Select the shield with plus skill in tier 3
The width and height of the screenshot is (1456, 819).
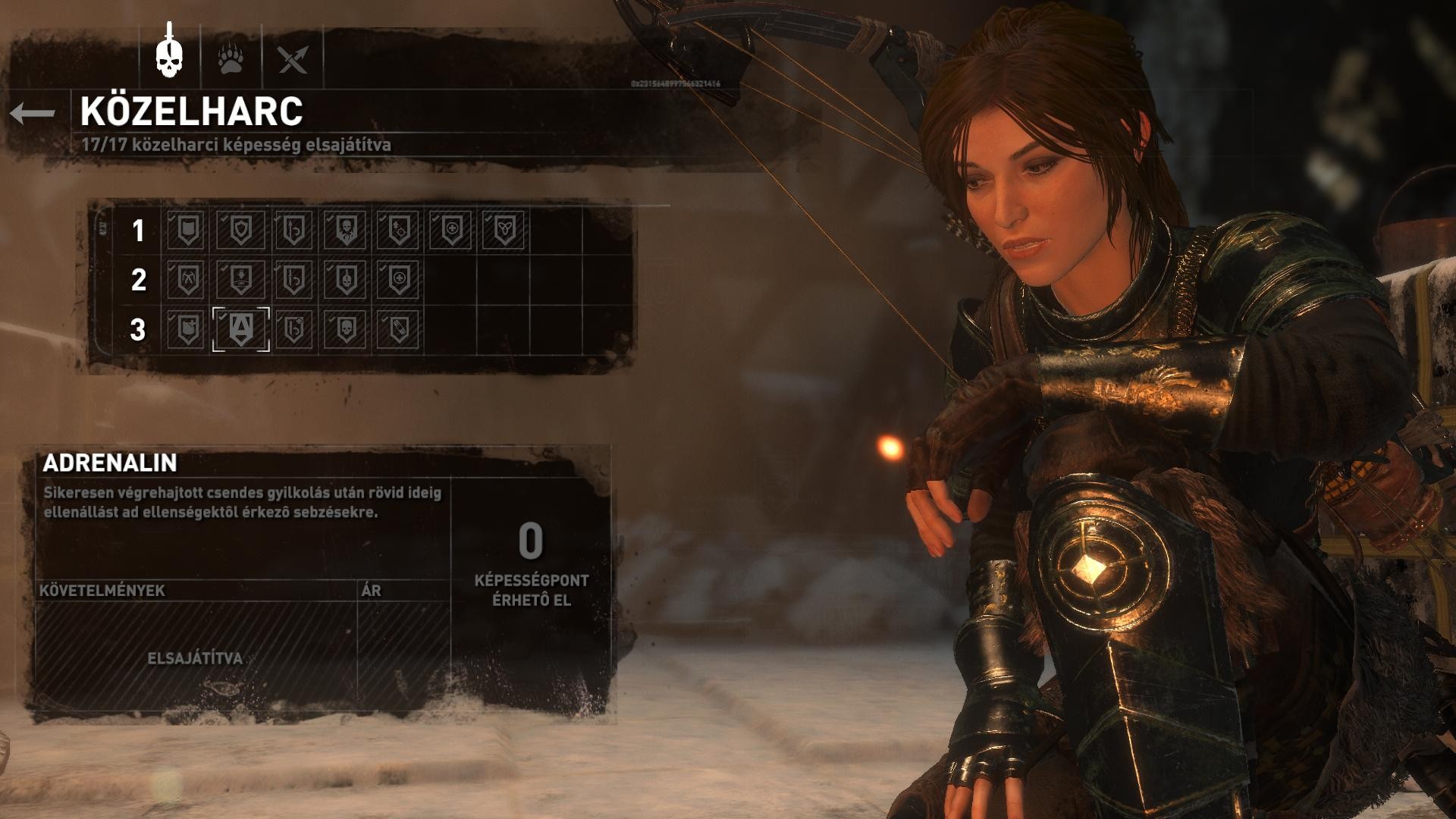click(187, 329)
